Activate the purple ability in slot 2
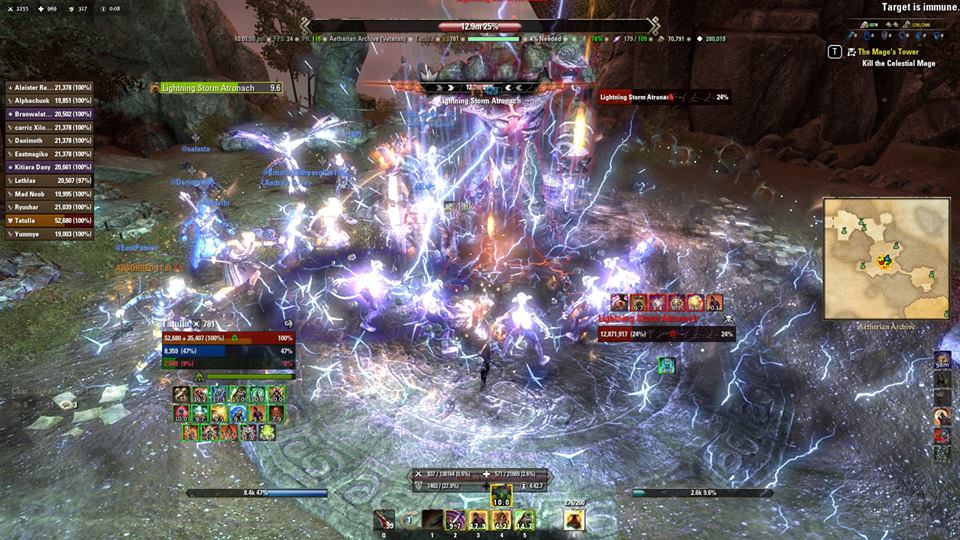Screen dimensions: 960x540 (456, 520)
